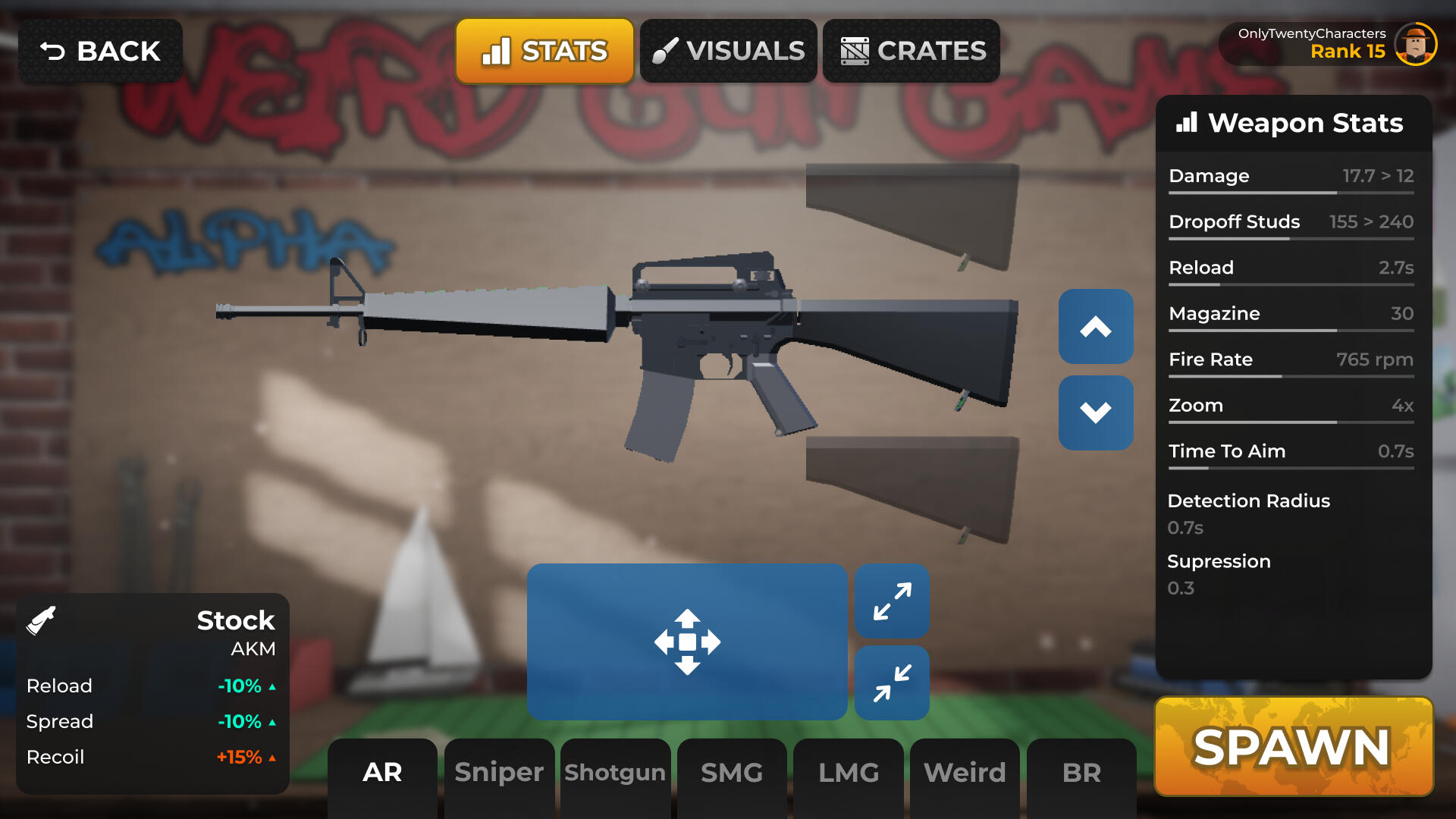This screenshot has width=1456, height=819.
Task: Choose the Shotgun weapon category
Action: pos(615,772)
